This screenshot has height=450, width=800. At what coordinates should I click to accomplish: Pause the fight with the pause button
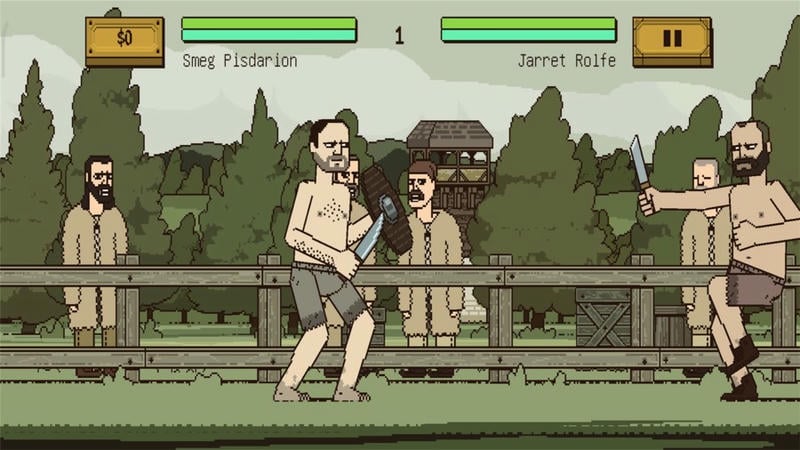tap(672, 39)
